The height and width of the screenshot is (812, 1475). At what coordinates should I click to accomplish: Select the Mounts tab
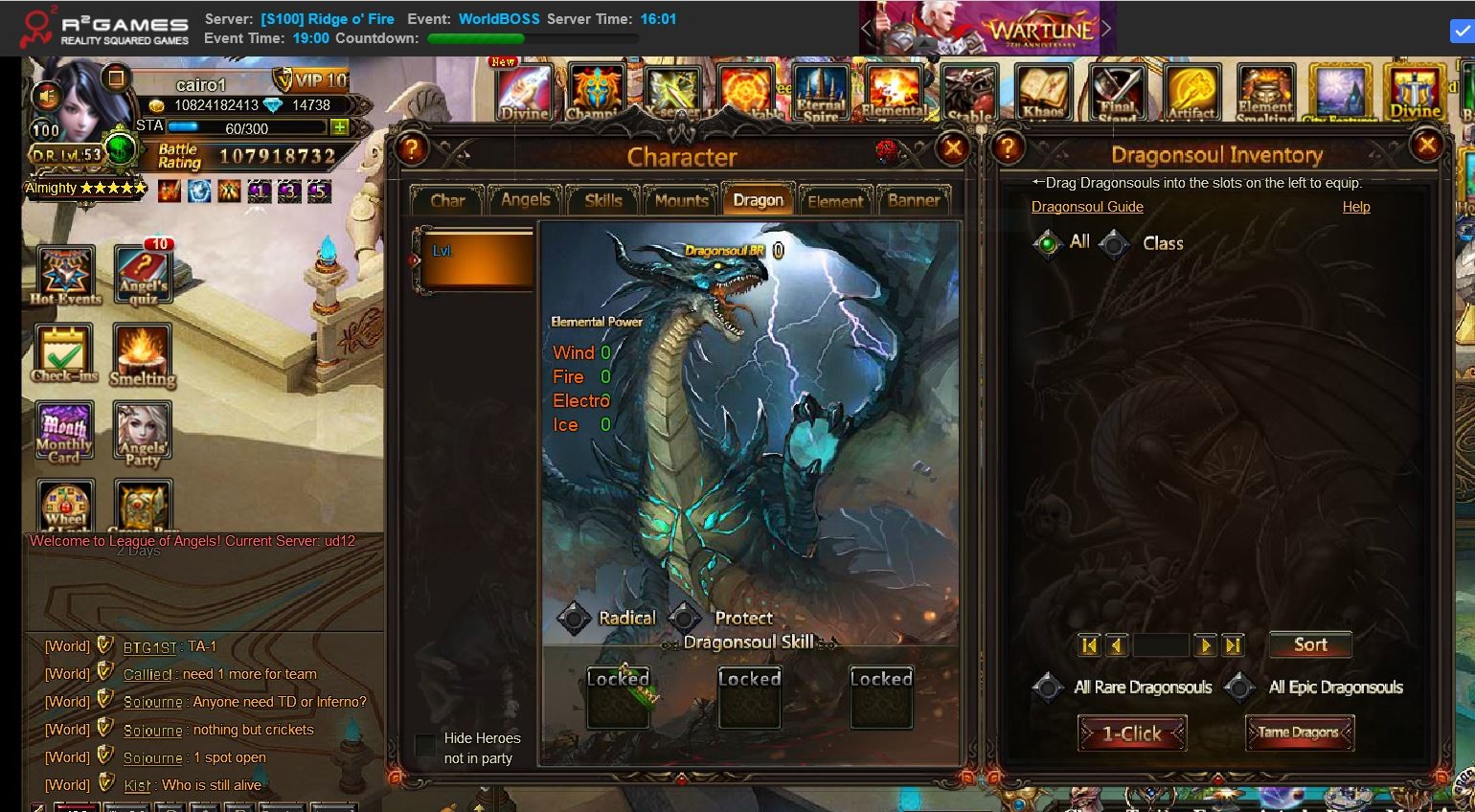(681, 200)
